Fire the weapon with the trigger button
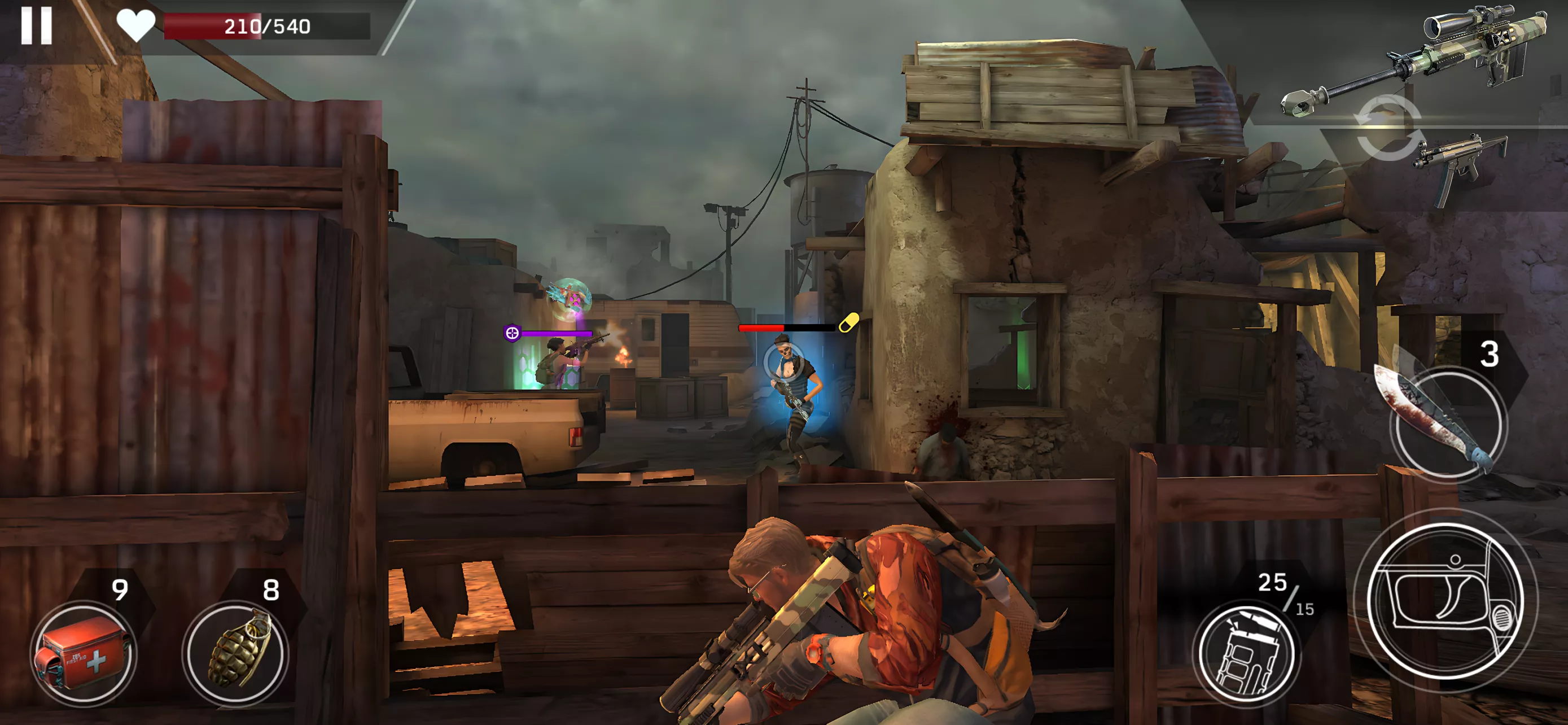 [x=1445, y=601]
